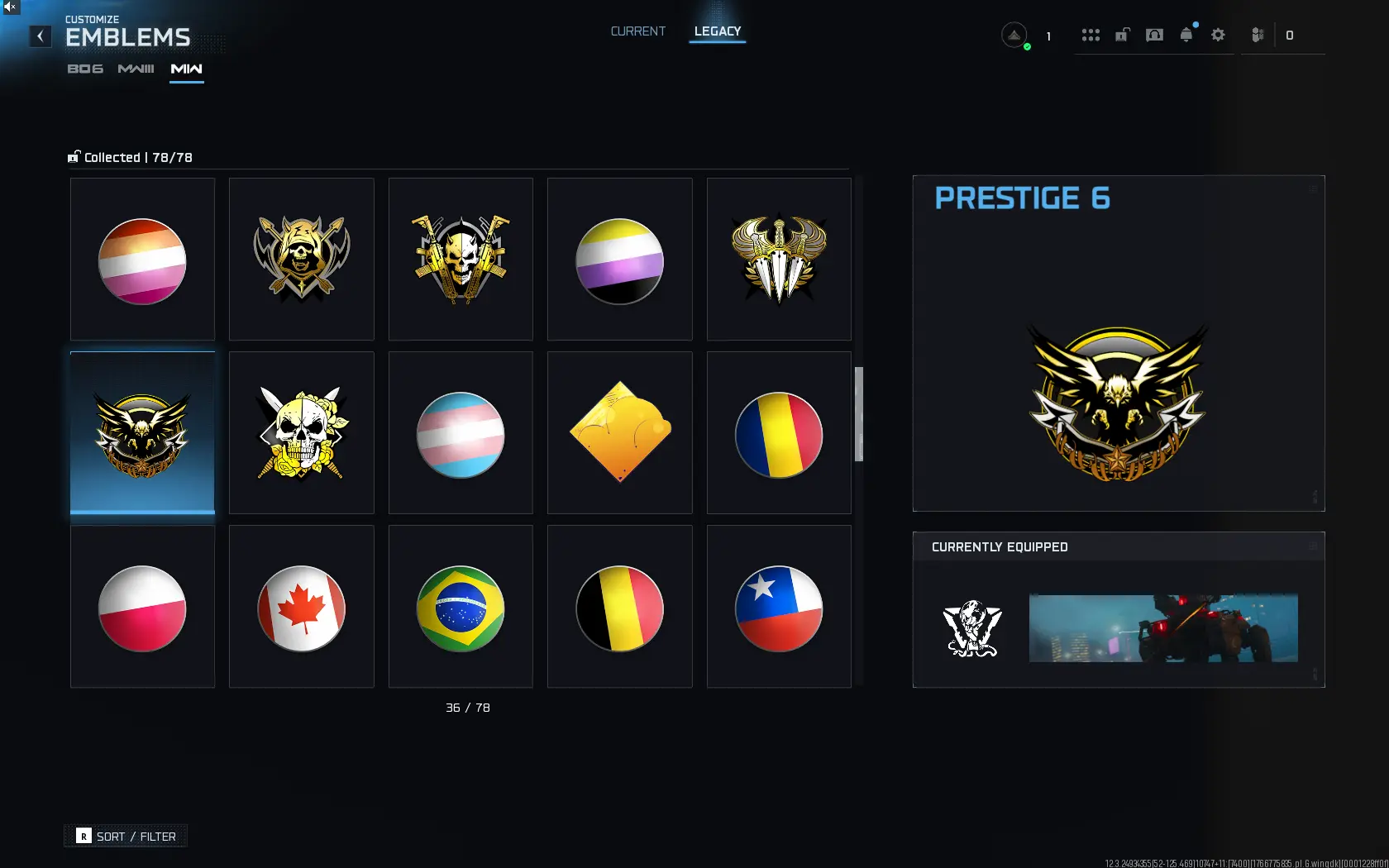The image size is (1389, 868).
Task: Open the voice chat headset icon
Action: (1154, 35)
